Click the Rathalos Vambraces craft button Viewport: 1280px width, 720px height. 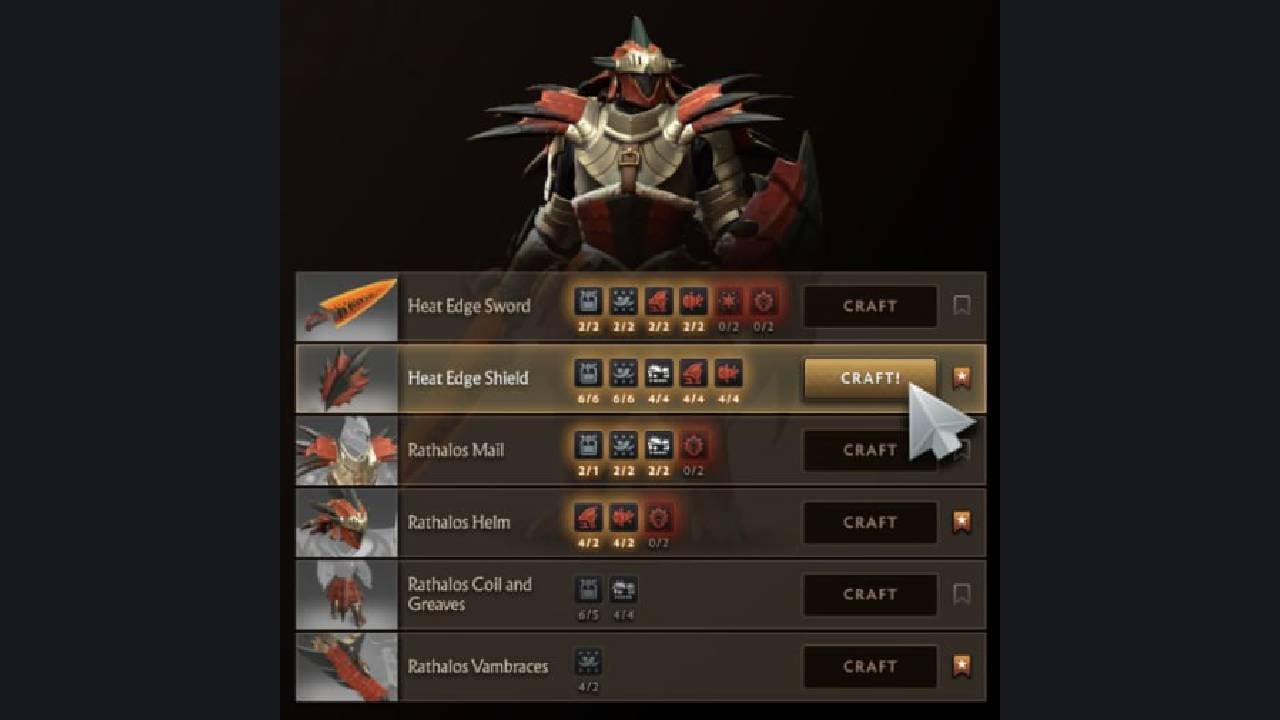(870, 666)
